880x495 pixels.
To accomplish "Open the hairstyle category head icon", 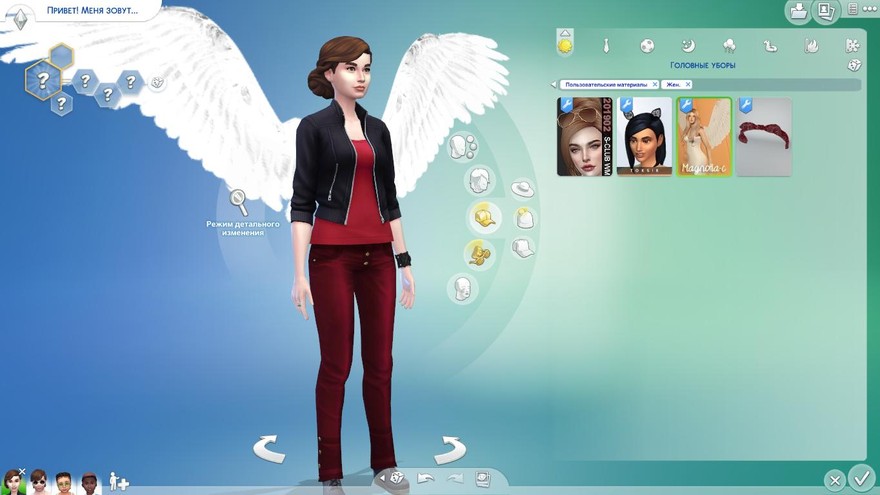I will tap(481, 181).
